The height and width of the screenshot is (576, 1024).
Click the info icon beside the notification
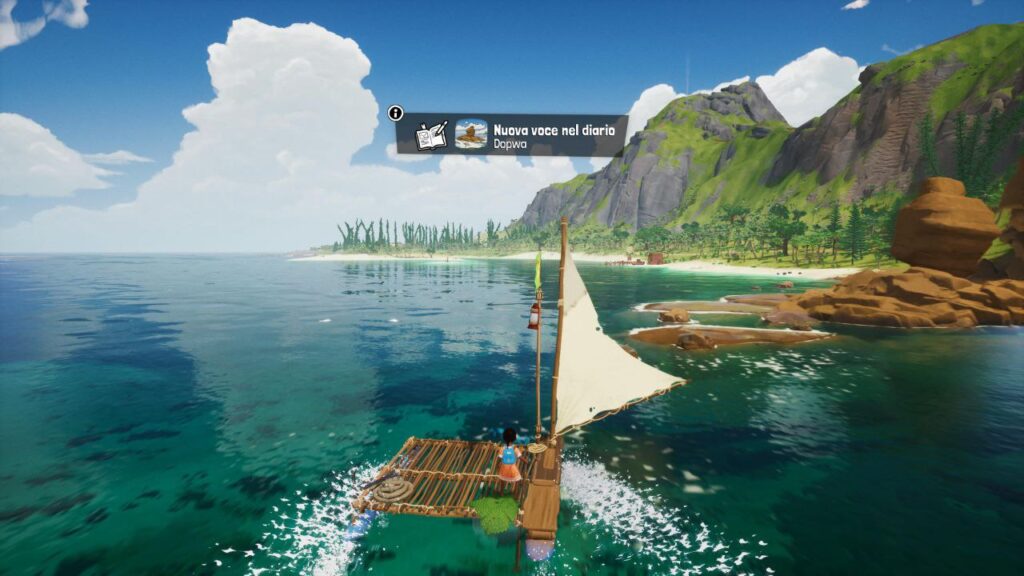tap(396, 113)
